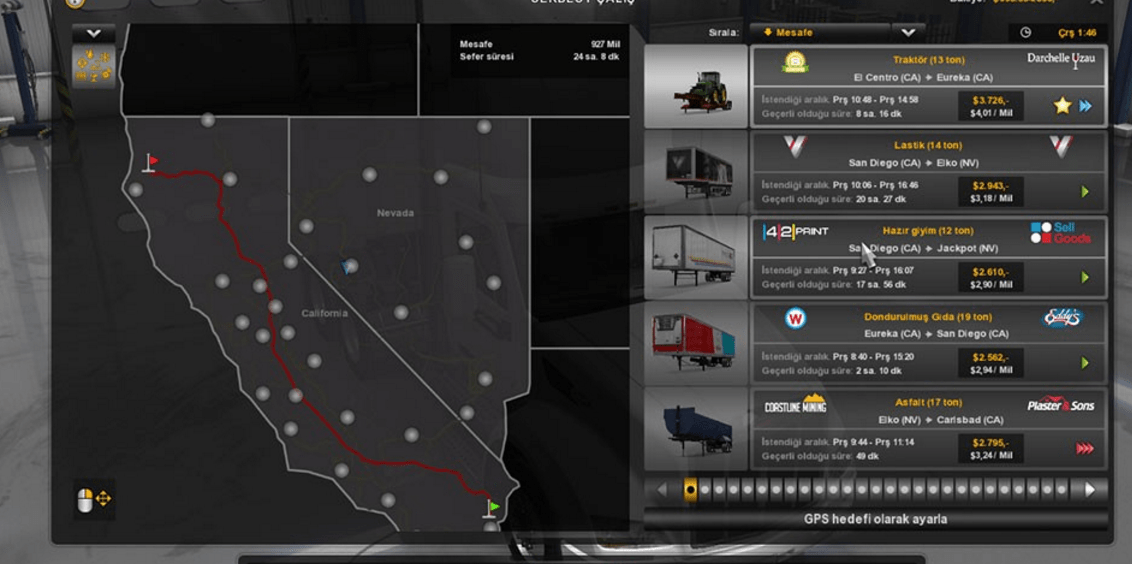Collapse the map filter arrow
1132x564 pixels.
(x=94, y=33)
